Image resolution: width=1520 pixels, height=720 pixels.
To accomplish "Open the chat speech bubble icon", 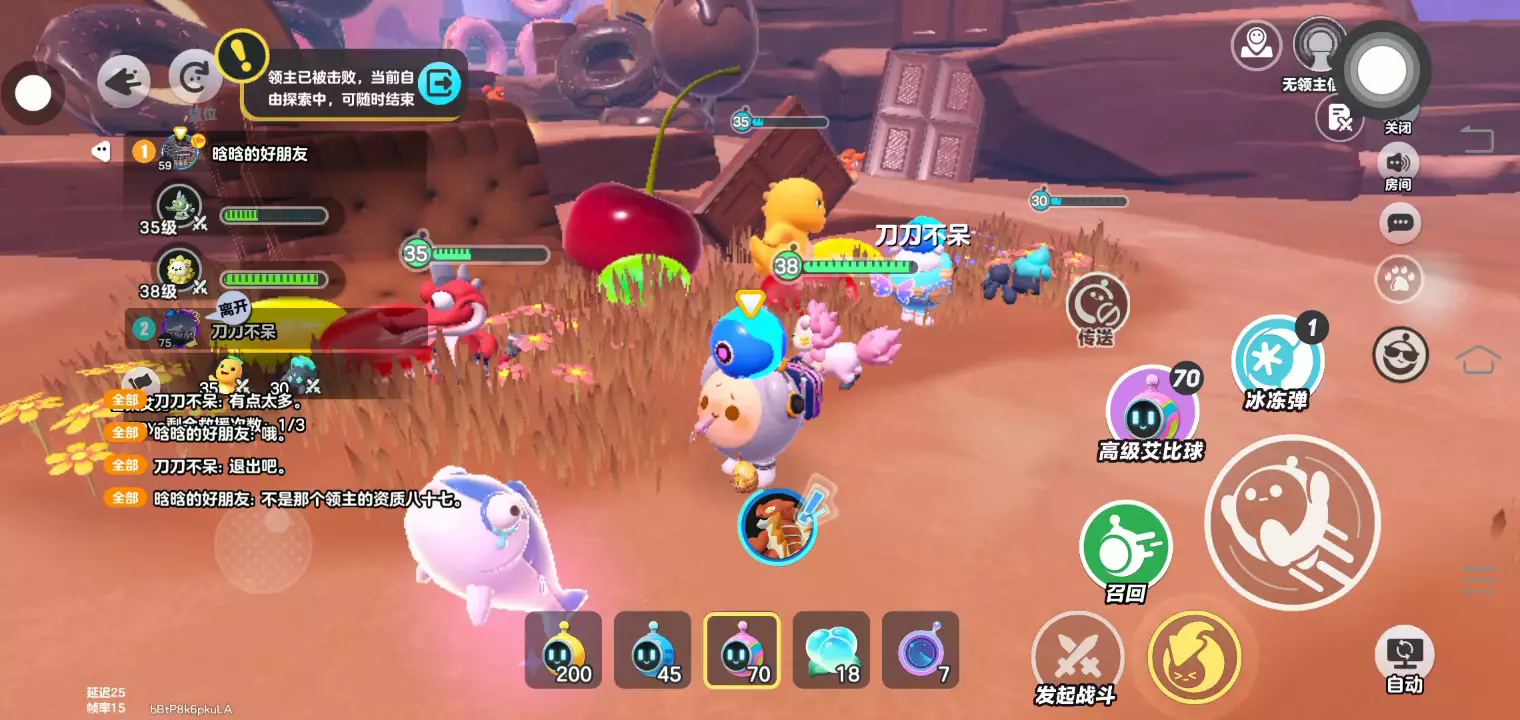I will 1400,222.
